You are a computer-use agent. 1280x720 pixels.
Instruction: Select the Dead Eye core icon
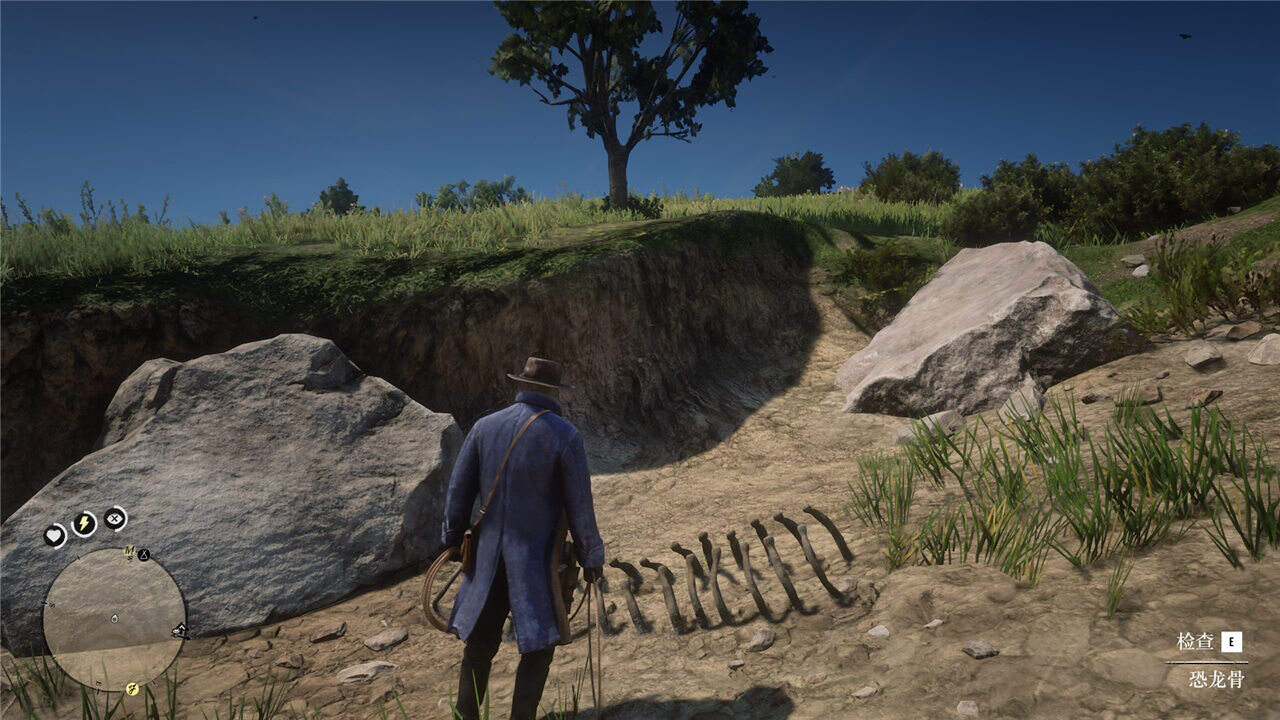pos(115,518)
